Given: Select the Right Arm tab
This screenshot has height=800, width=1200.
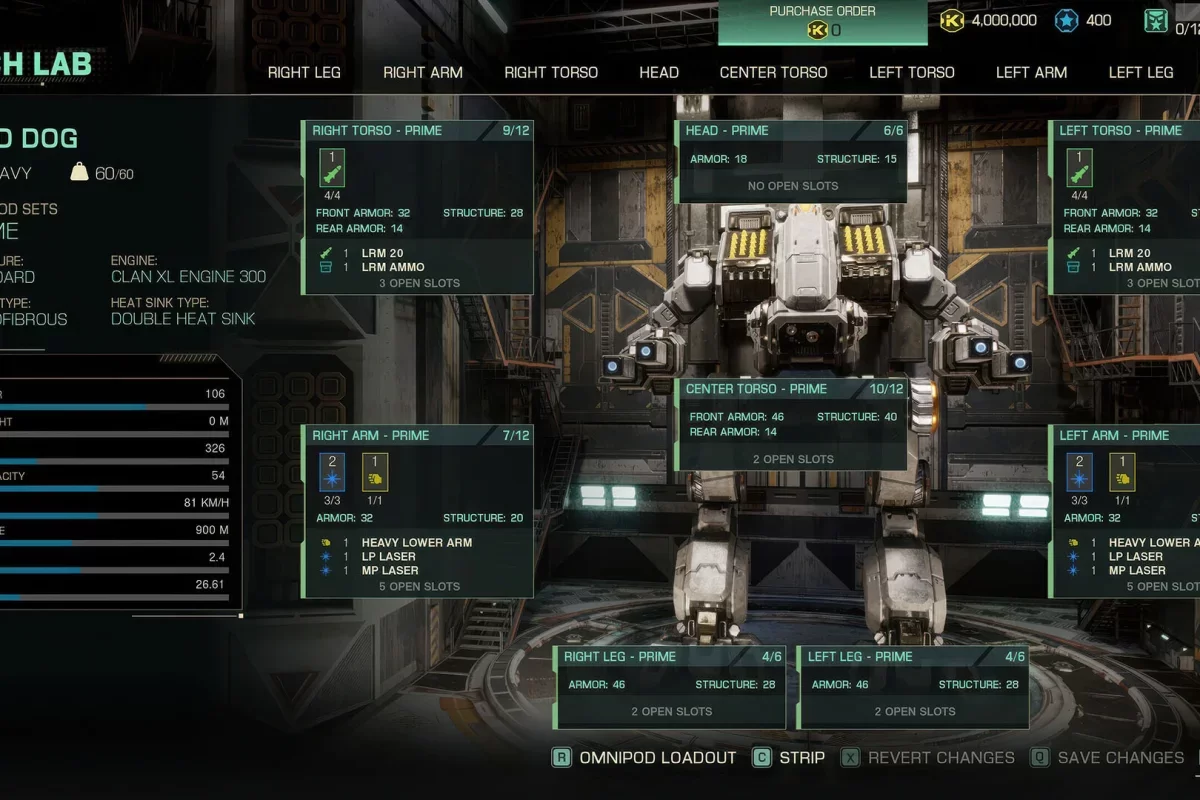Looking at the screenshot, I should coord(423,72).
